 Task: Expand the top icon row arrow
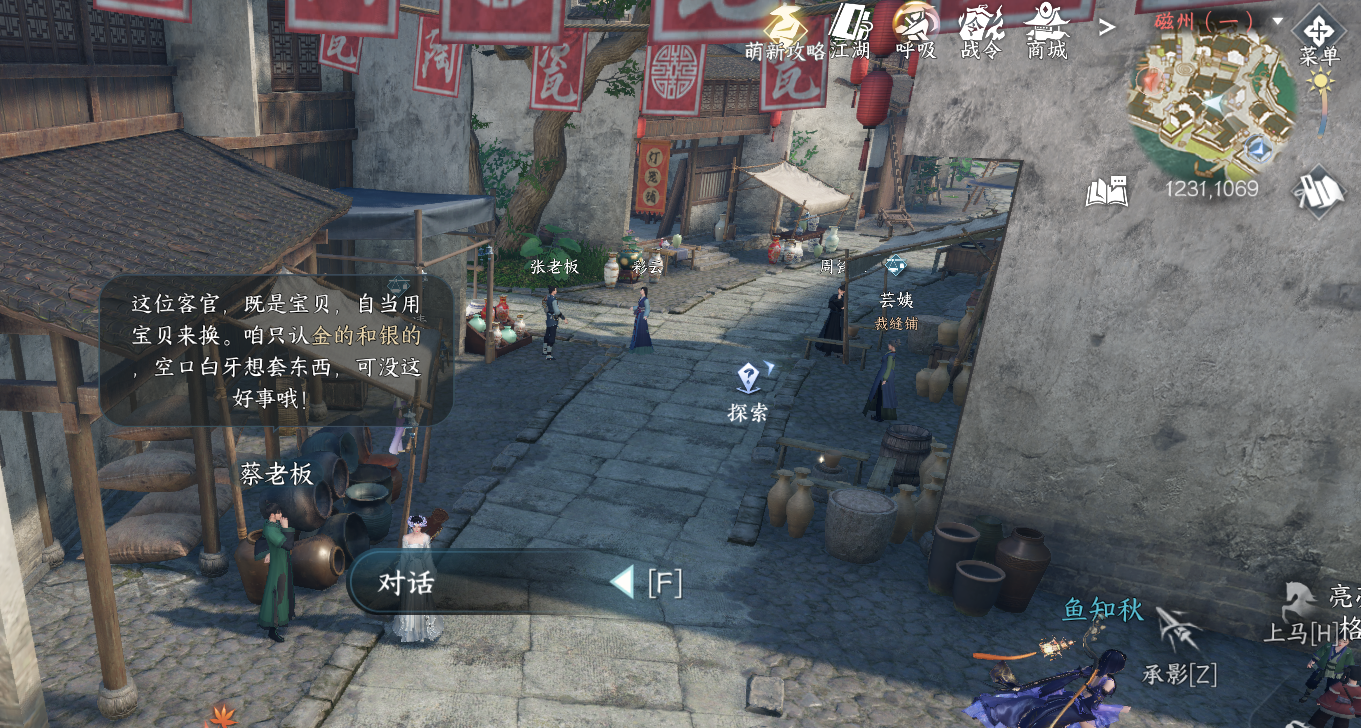(1107, 27)
